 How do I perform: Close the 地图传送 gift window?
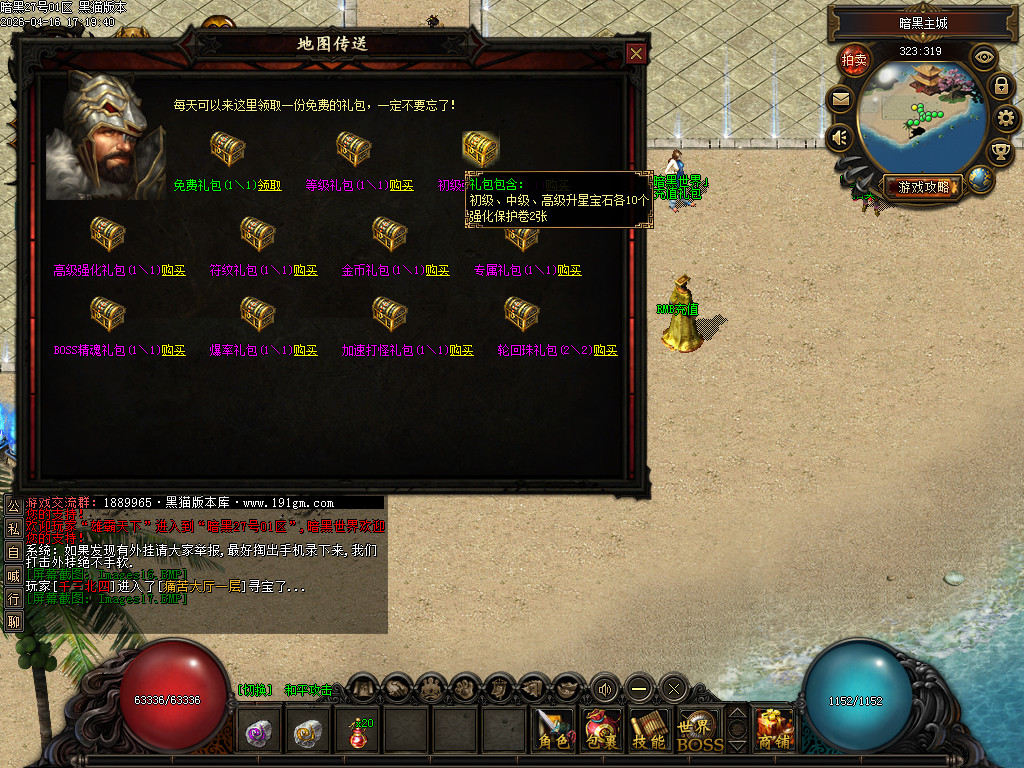(x=636, y=54)
